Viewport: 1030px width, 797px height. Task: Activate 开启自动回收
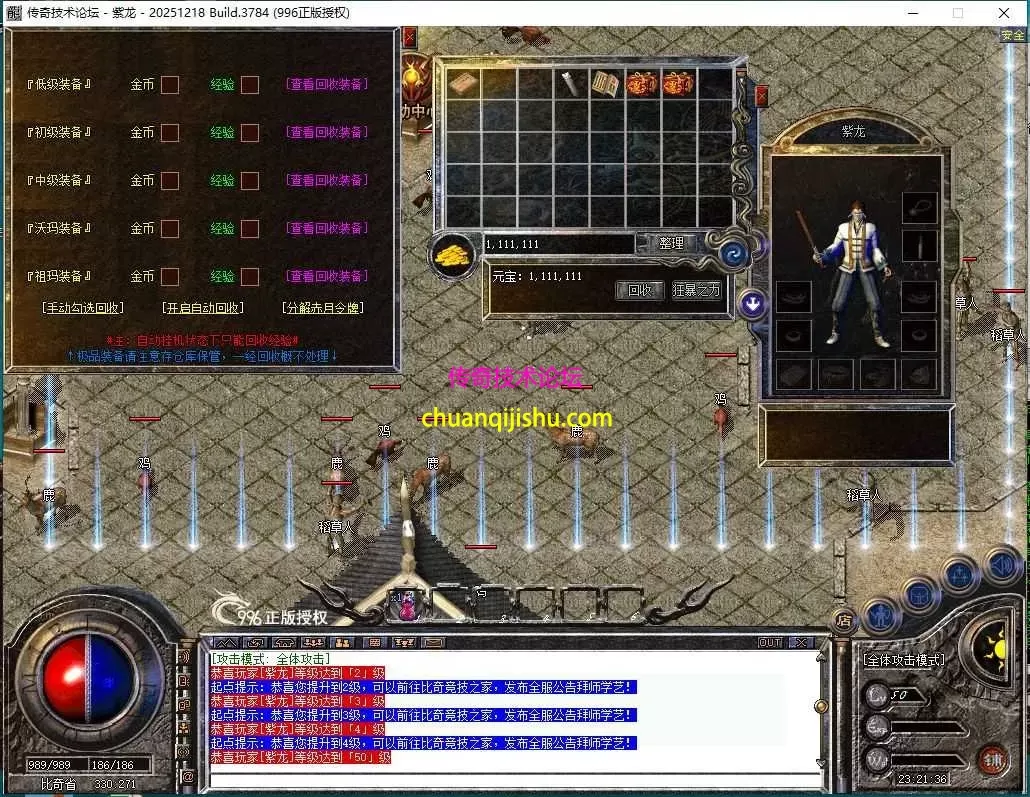[203, 308]
